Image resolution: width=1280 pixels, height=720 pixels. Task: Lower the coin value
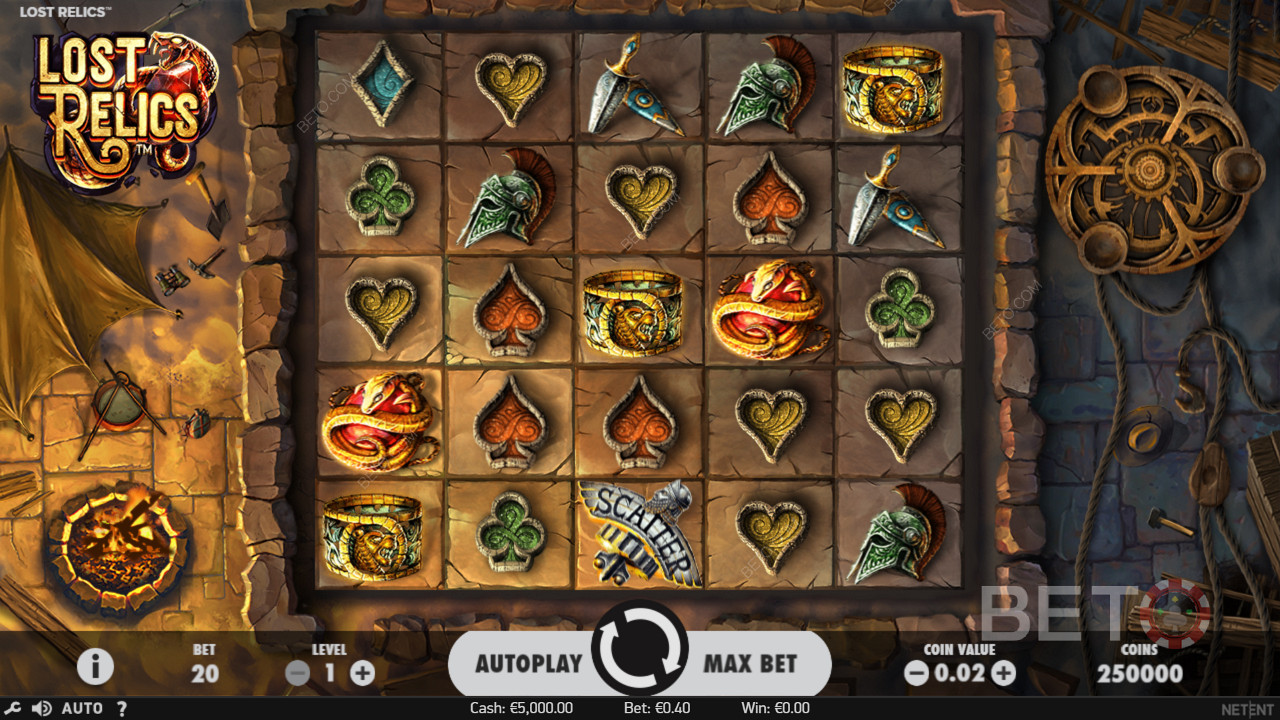[916, 673]
